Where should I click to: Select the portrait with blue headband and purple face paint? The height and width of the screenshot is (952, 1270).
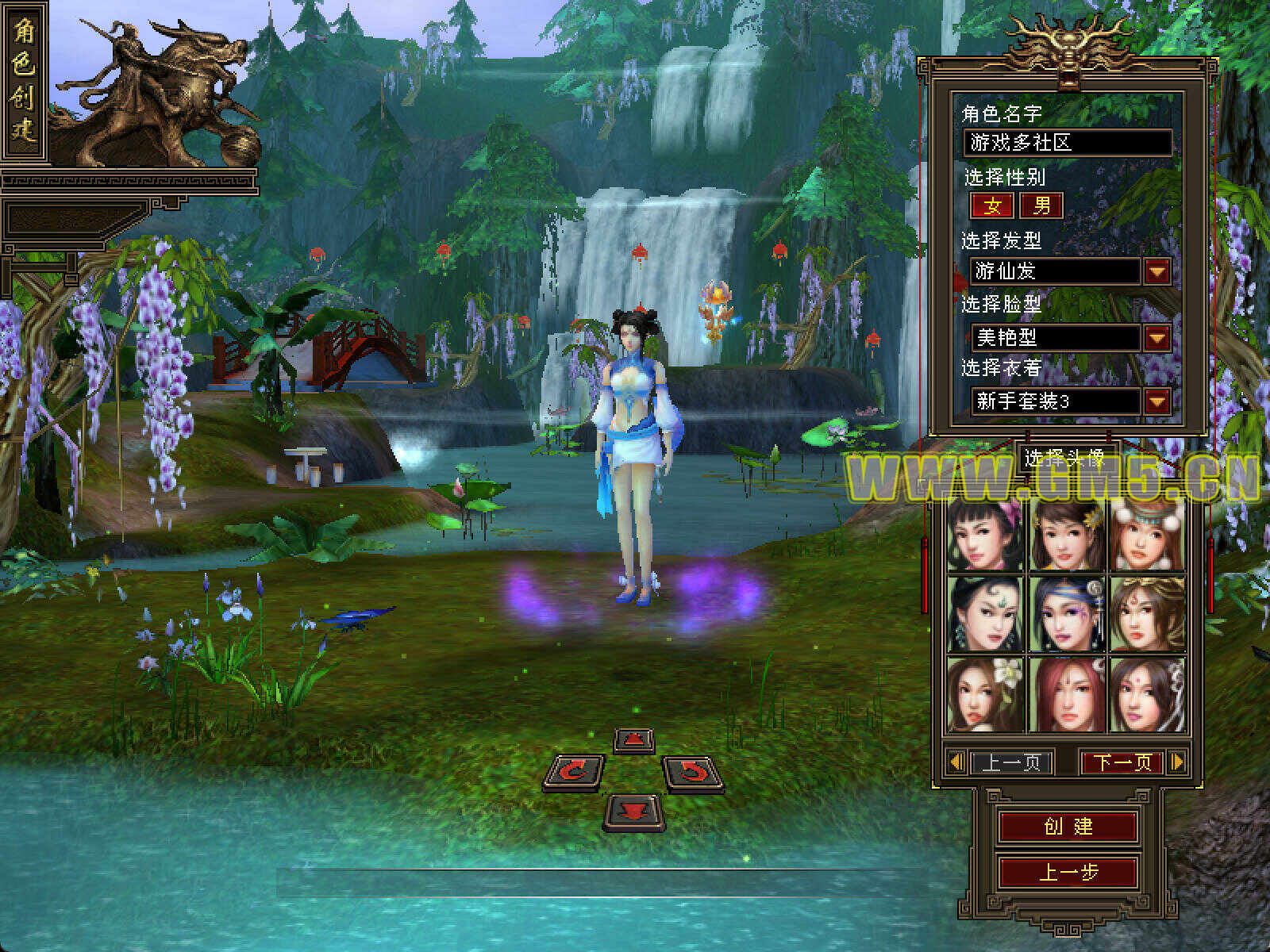coord(1067,613)
